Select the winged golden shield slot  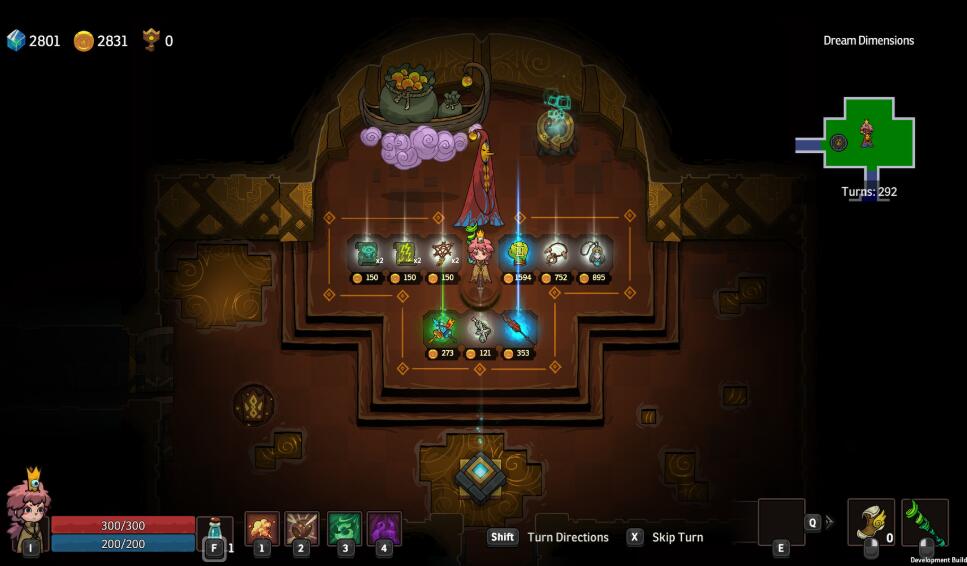(x=871, y=522)
